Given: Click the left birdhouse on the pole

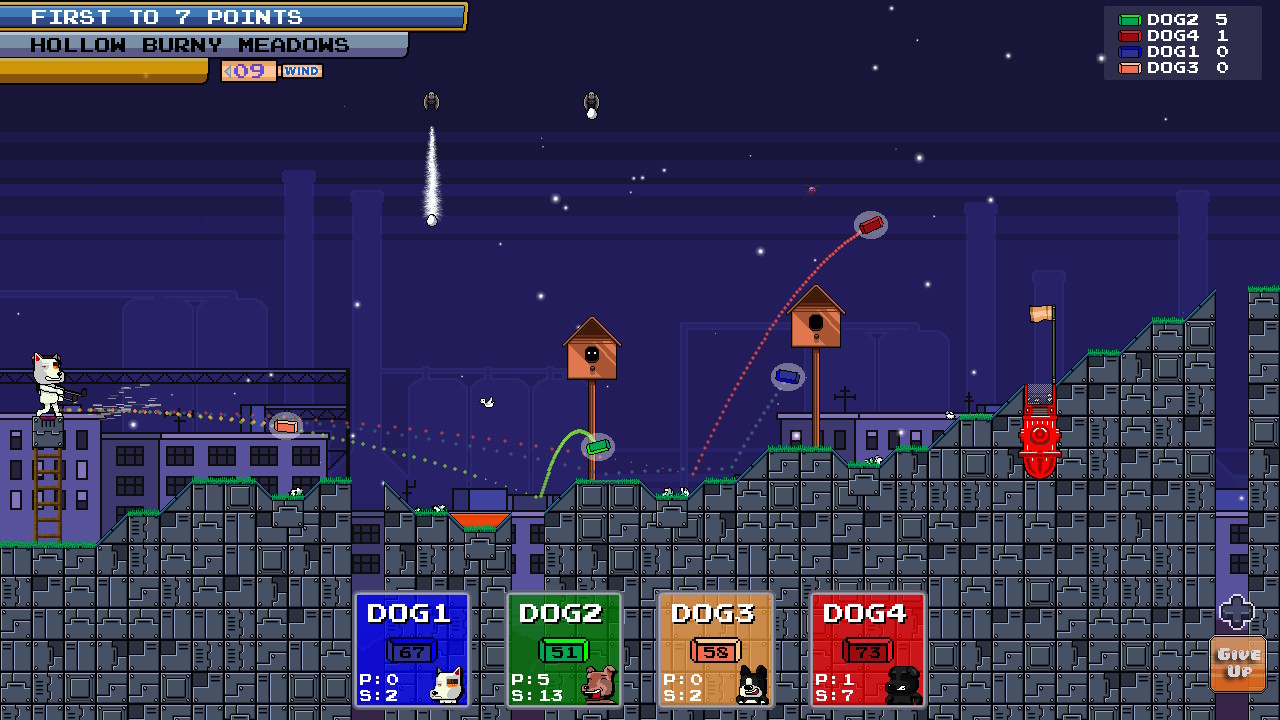Looking at the screenshot, I should click(592, 350).
